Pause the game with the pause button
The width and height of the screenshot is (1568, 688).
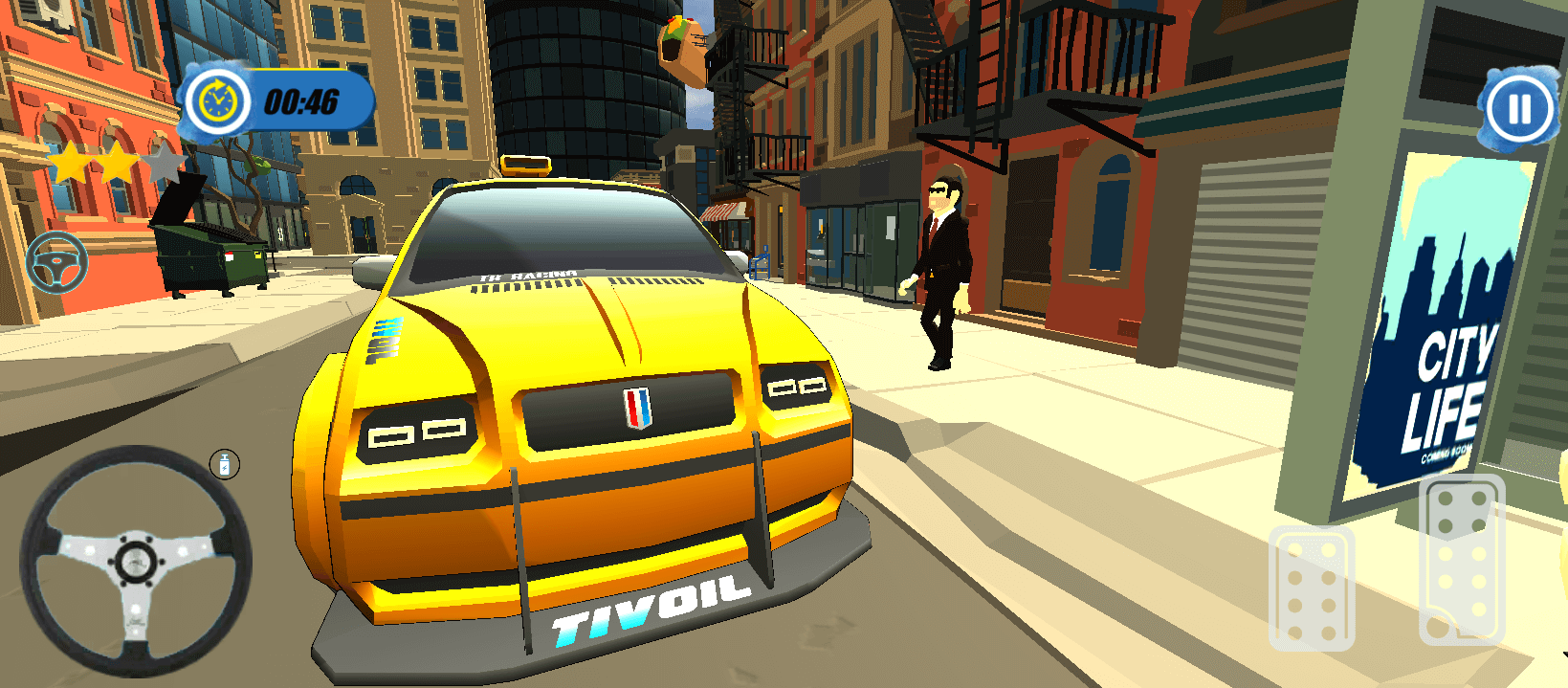tap(1519, 108)
